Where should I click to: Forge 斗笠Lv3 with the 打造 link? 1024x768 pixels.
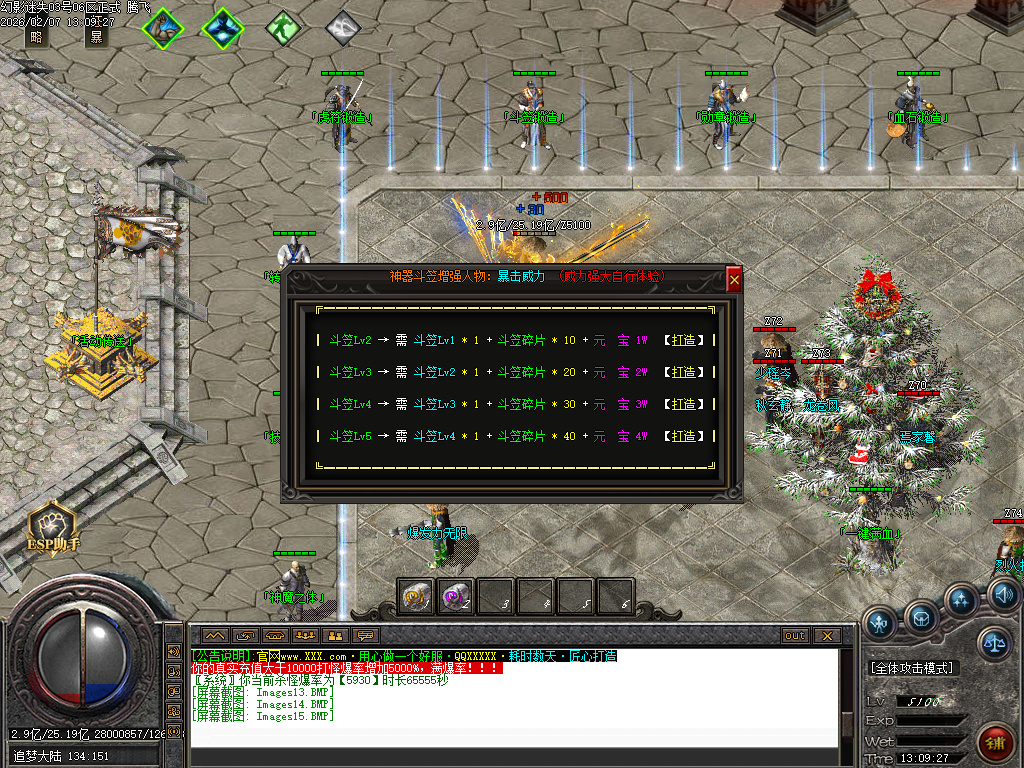(684, 372)
